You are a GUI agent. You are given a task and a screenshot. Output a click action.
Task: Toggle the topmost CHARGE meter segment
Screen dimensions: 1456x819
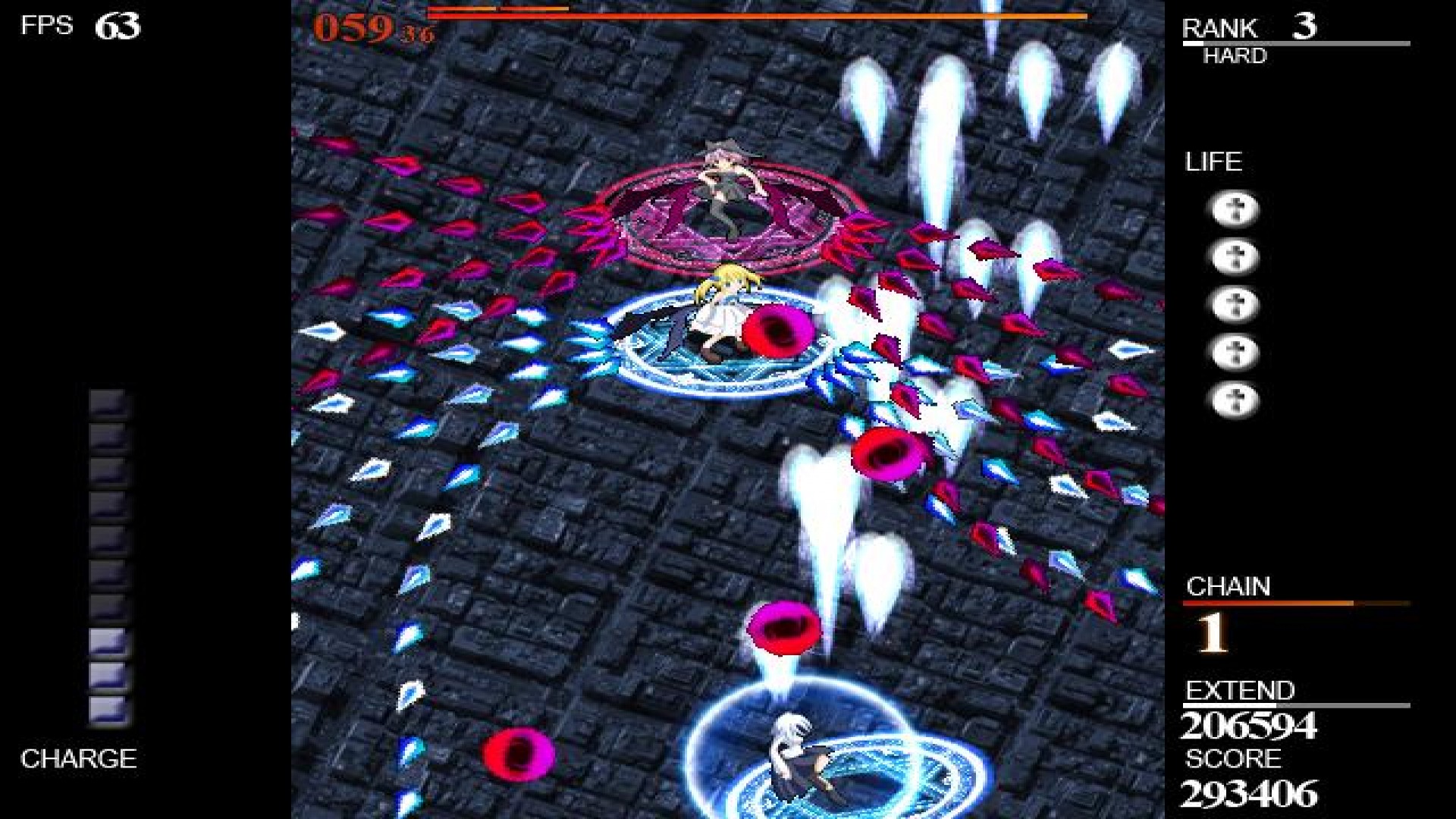point(106,402)
